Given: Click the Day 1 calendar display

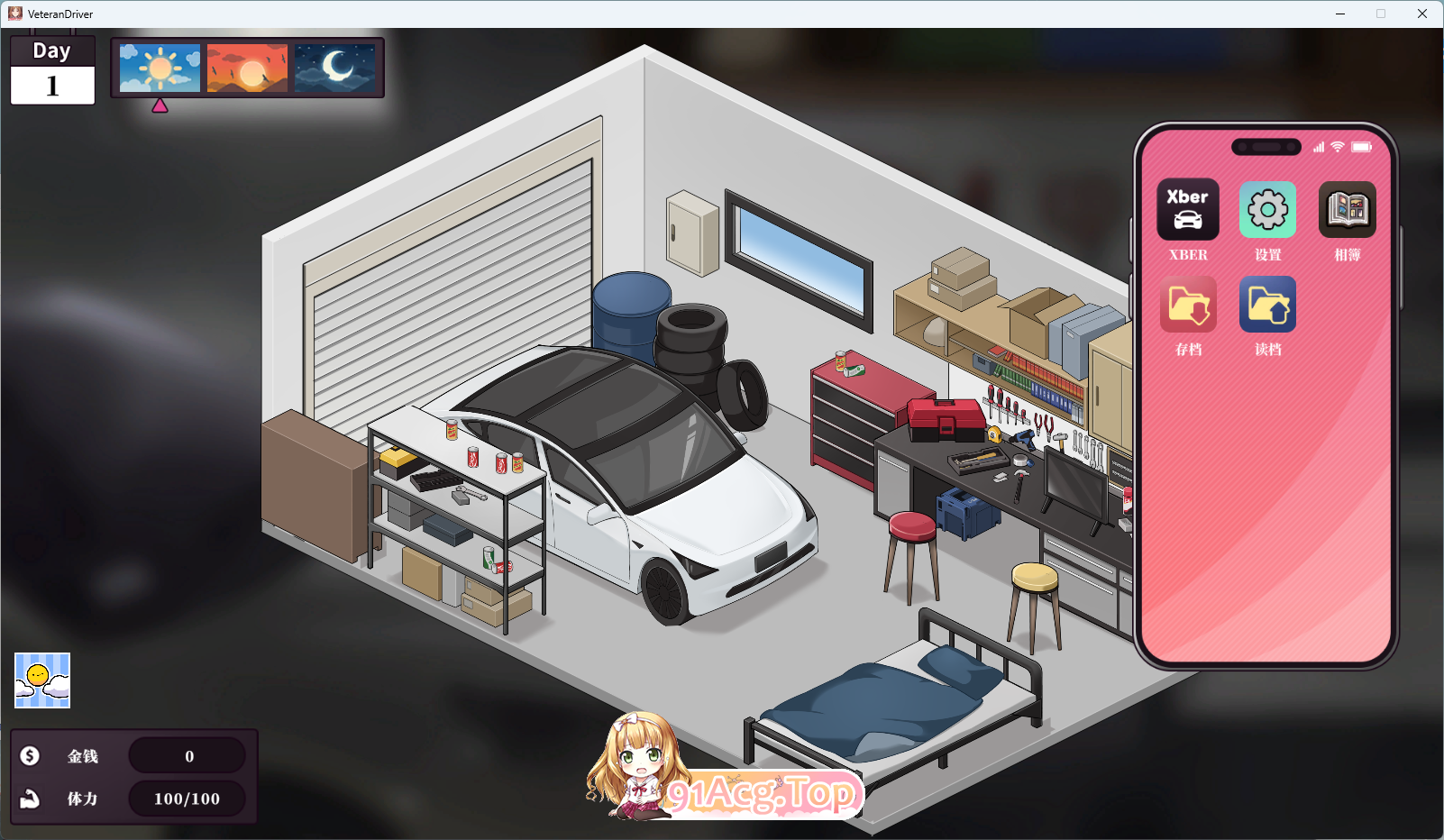Looking at the screenshot, I should pyautogui.click(x=51, y=69).
